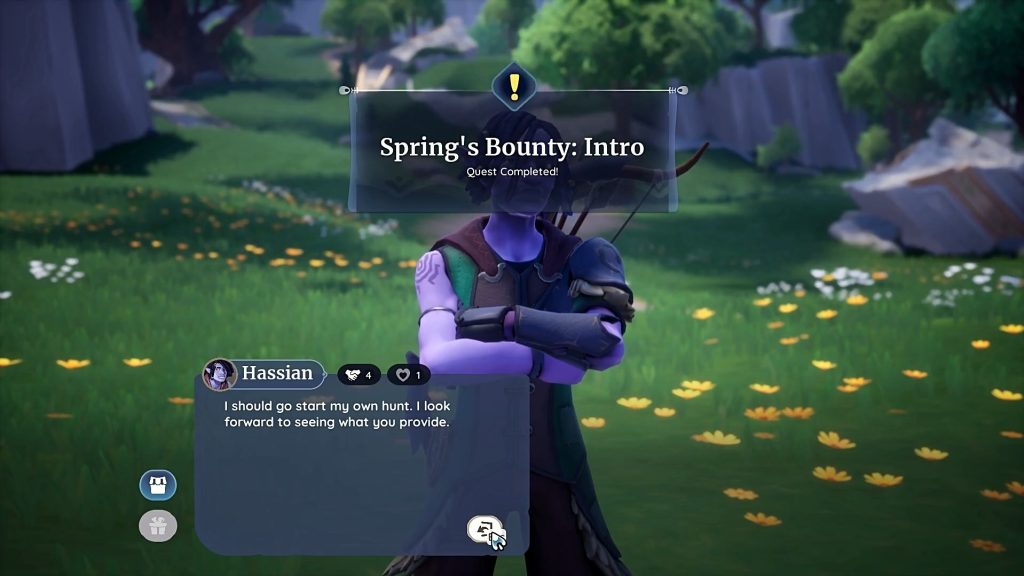
Task: Open Hassian's shop with the storefront icon
Action: 158,486
